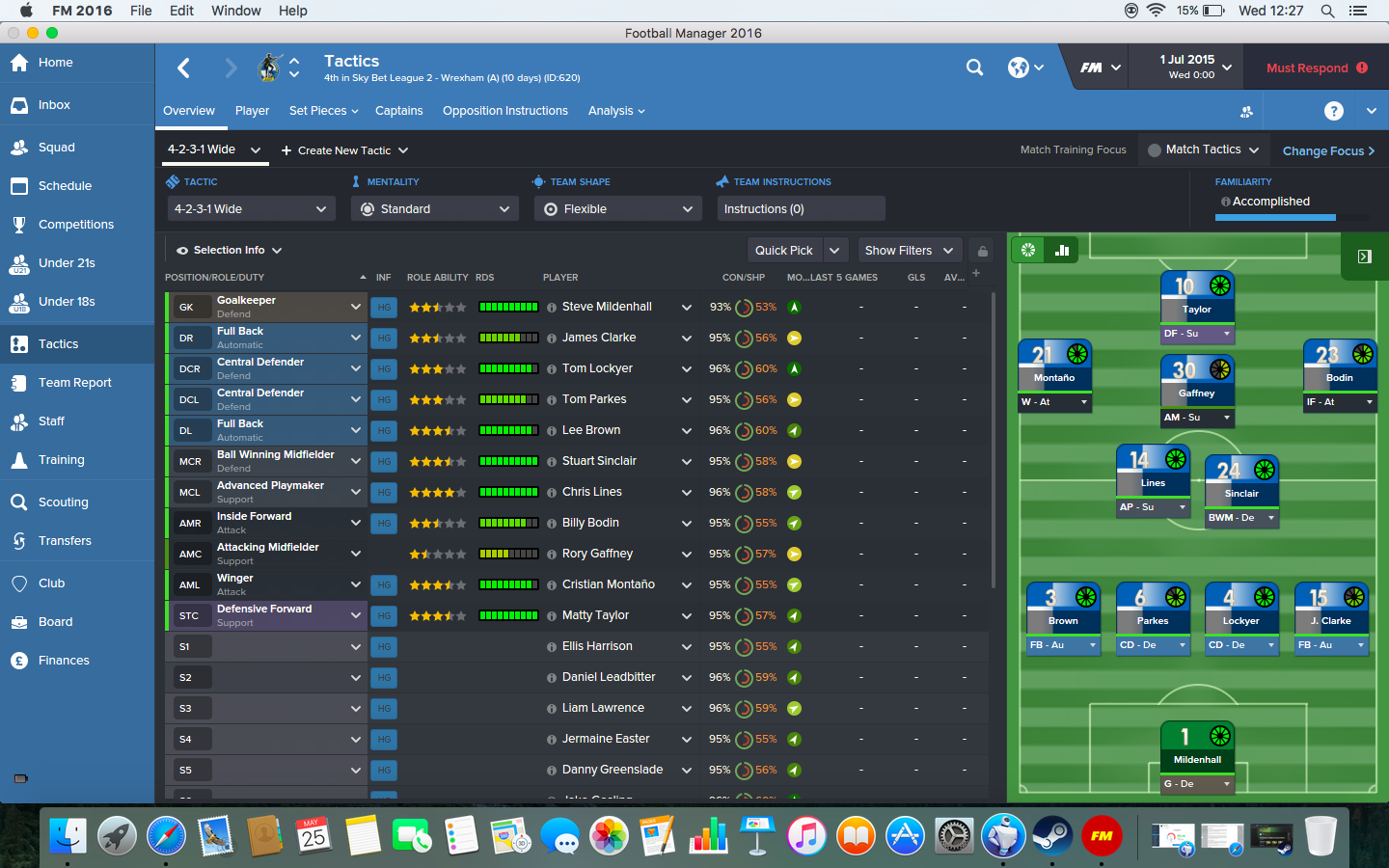Launch Steam from the Dock
This screenshot has height=868, width=1389.
pos(1052,835)
